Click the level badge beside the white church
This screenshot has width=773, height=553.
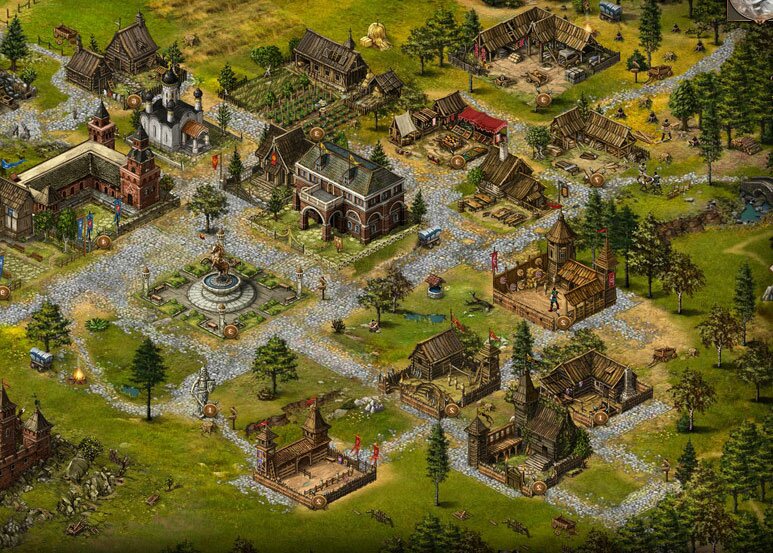coord(133,101)
